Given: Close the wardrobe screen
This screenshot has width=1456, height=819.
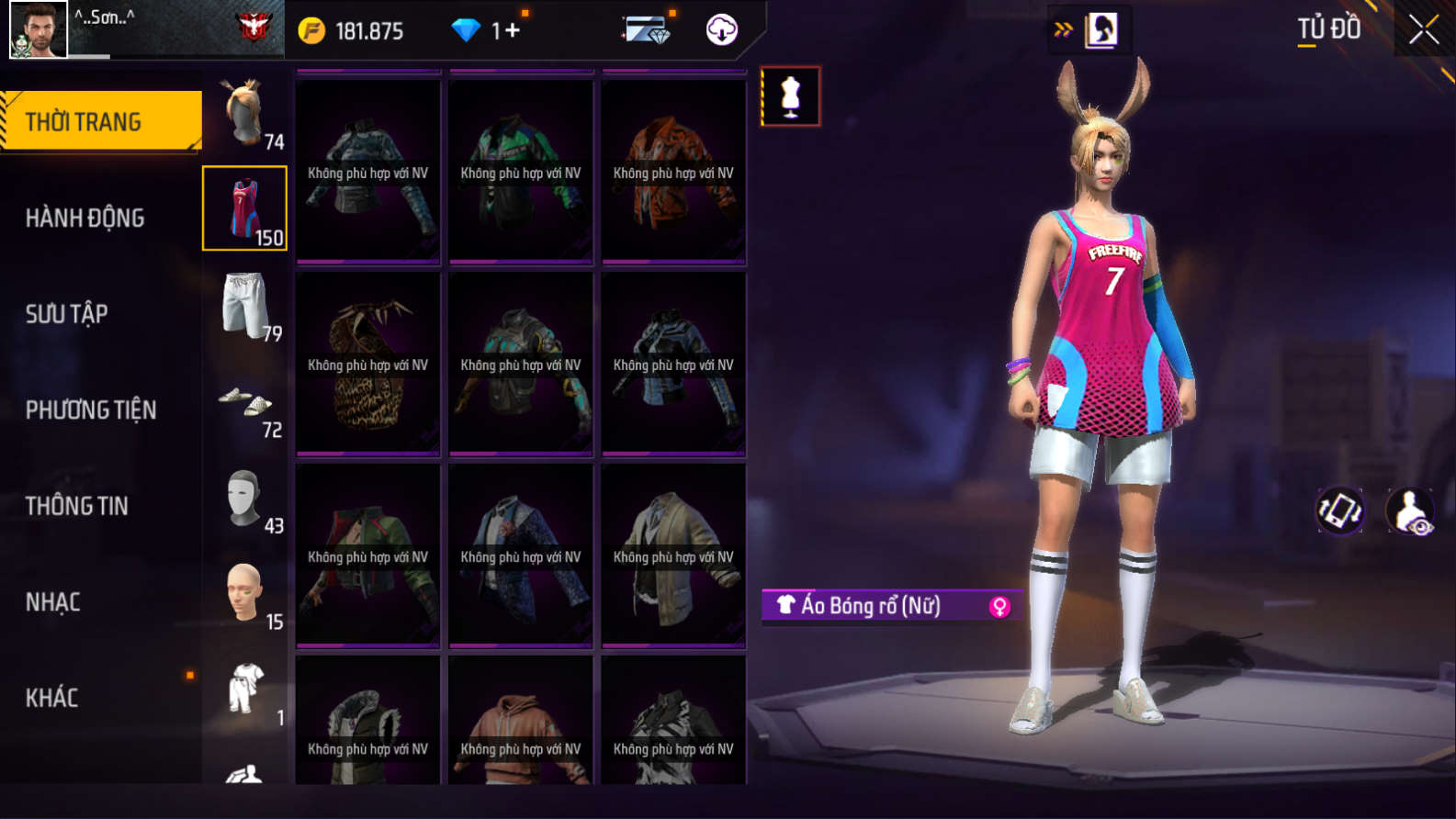Looking at the screenshot, I should [1423, 30].
